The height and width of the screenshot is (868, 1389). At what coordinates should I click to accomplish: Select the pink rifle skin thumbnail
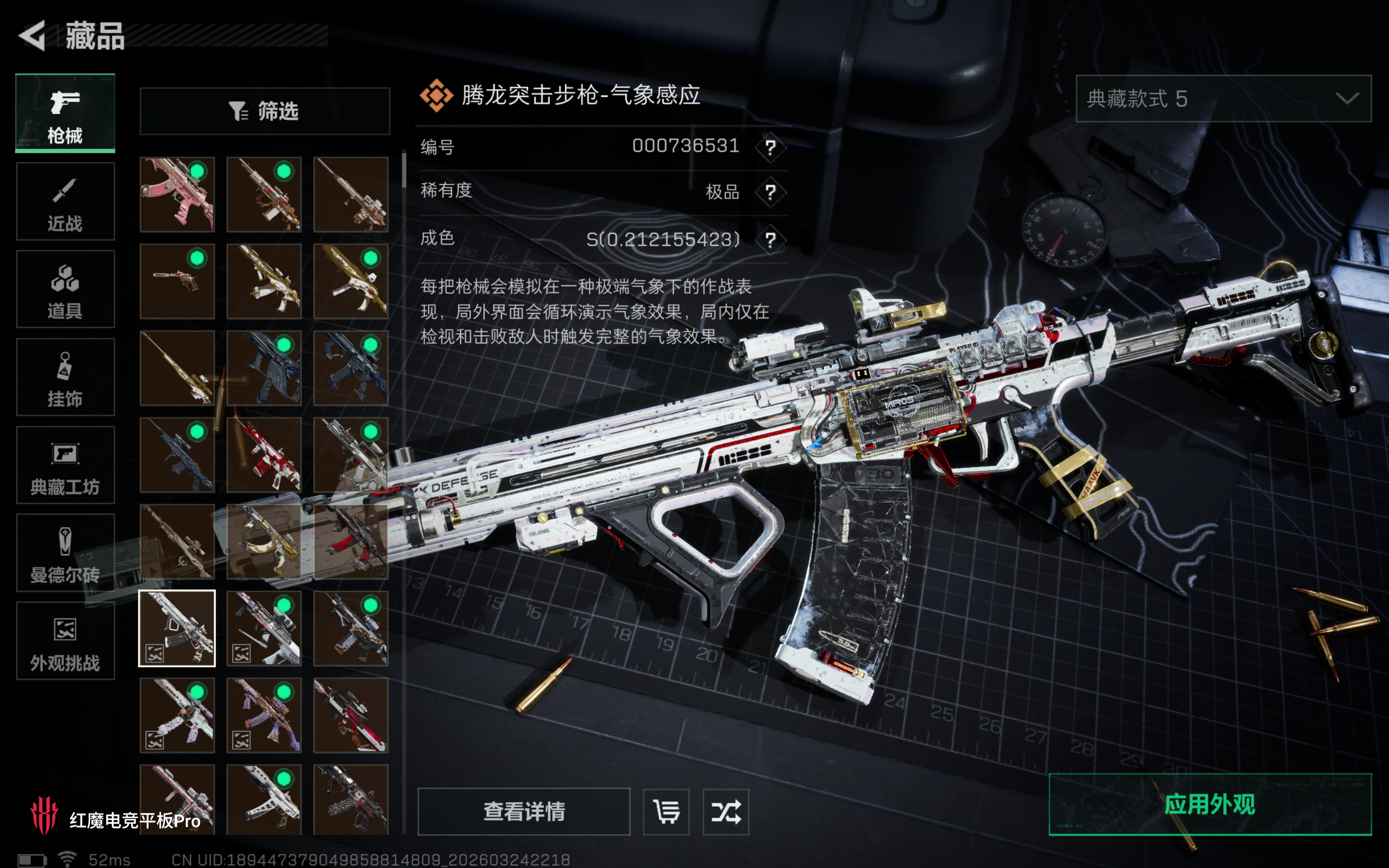click(x=177, y=195)
